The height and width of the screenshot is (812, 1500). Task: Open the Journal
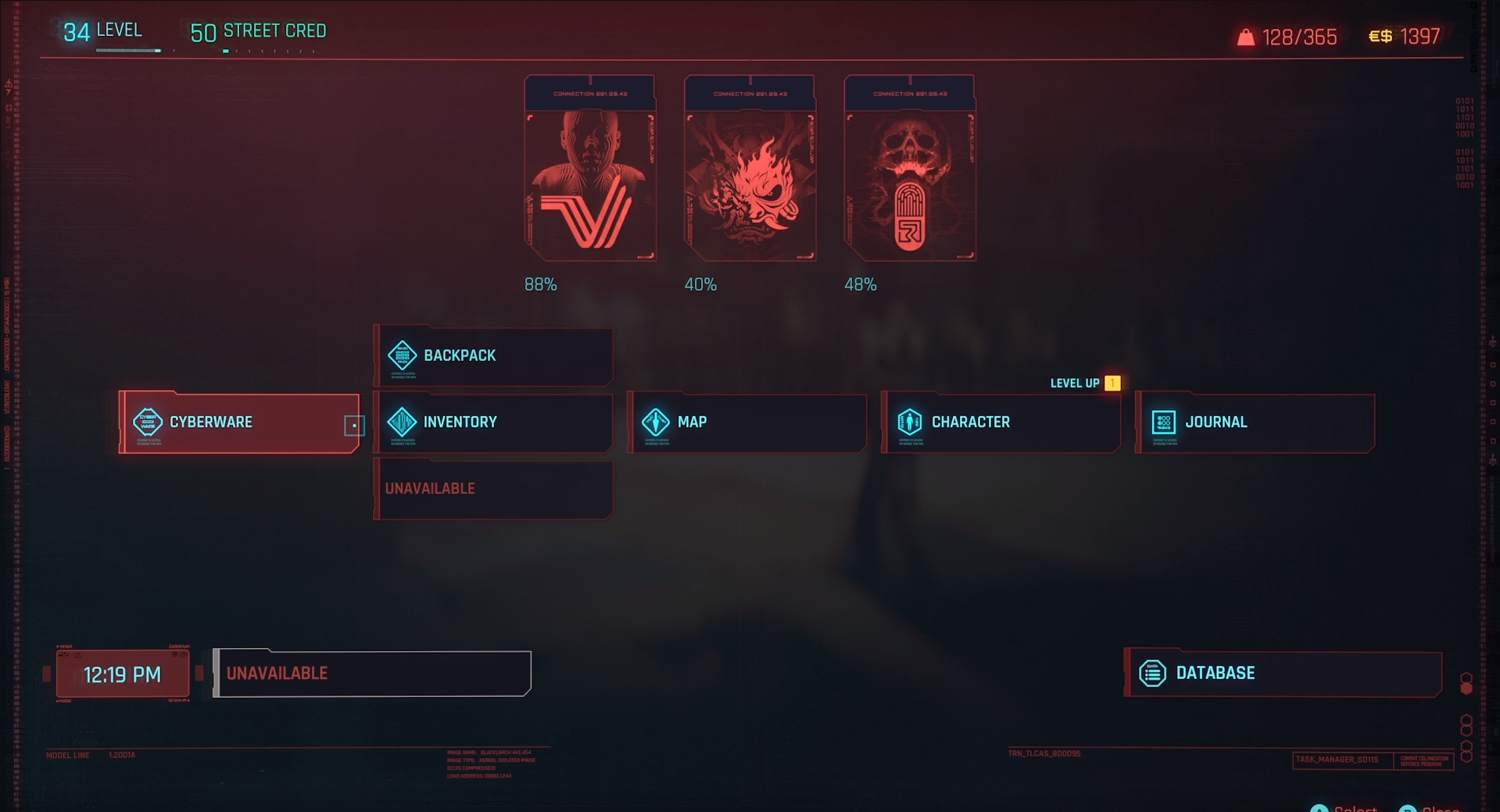pos(1255,423)
